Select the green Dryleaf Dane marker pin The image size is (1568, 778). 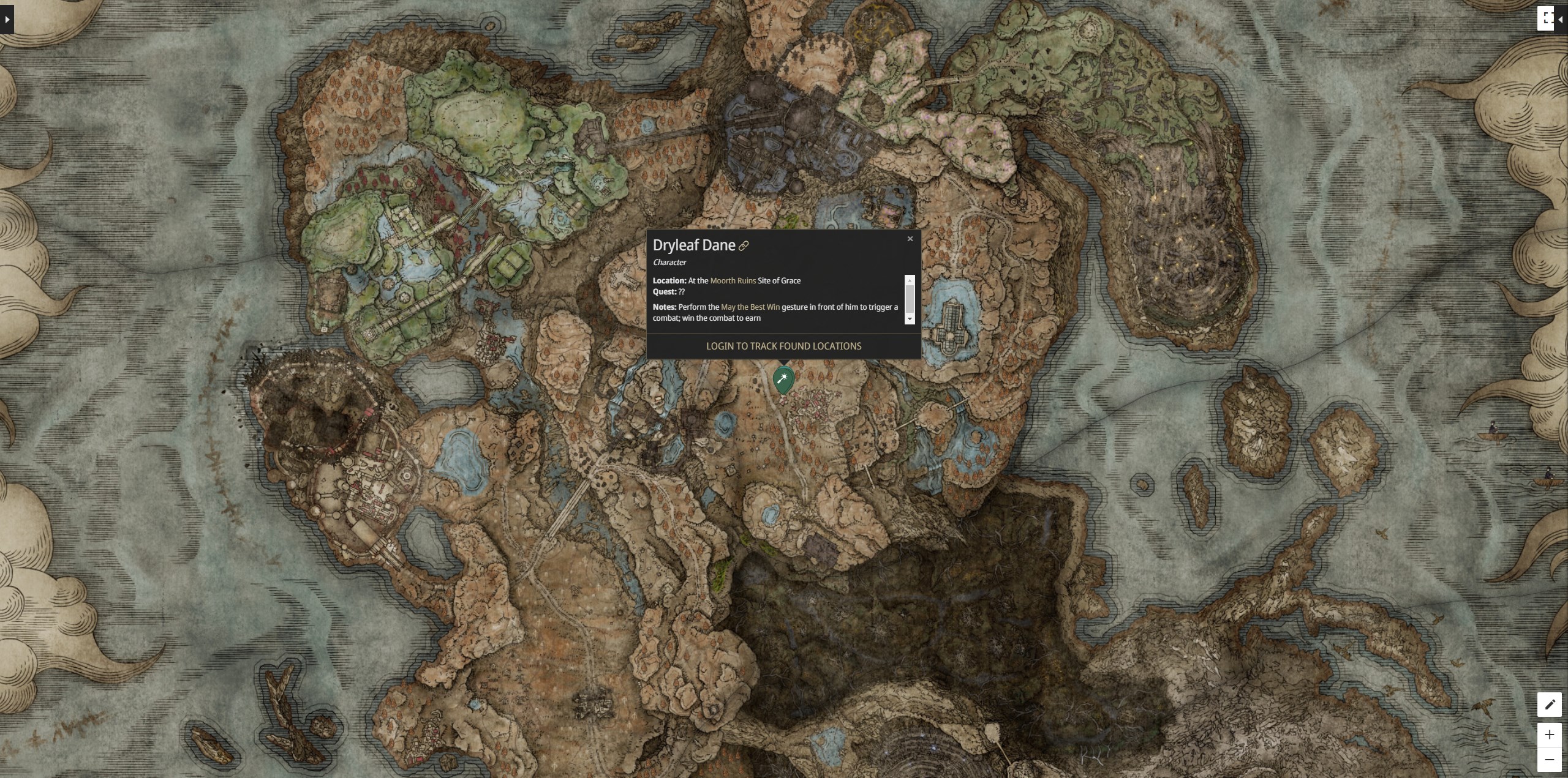click(784, 380)
